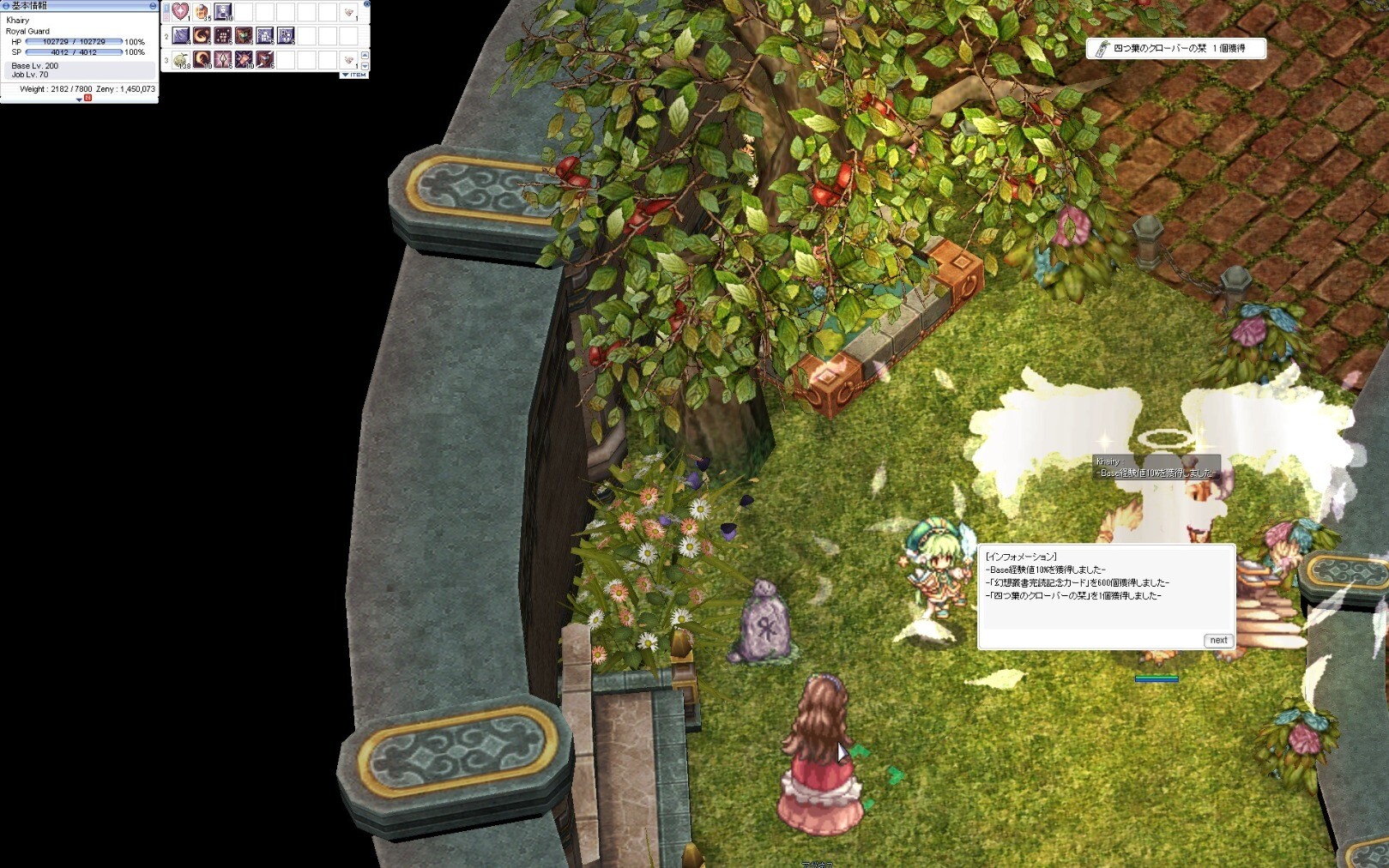This screenshot has height=868, width=1389.
Task: Use the green fruit item with count 138
Action: coord(181,59)
